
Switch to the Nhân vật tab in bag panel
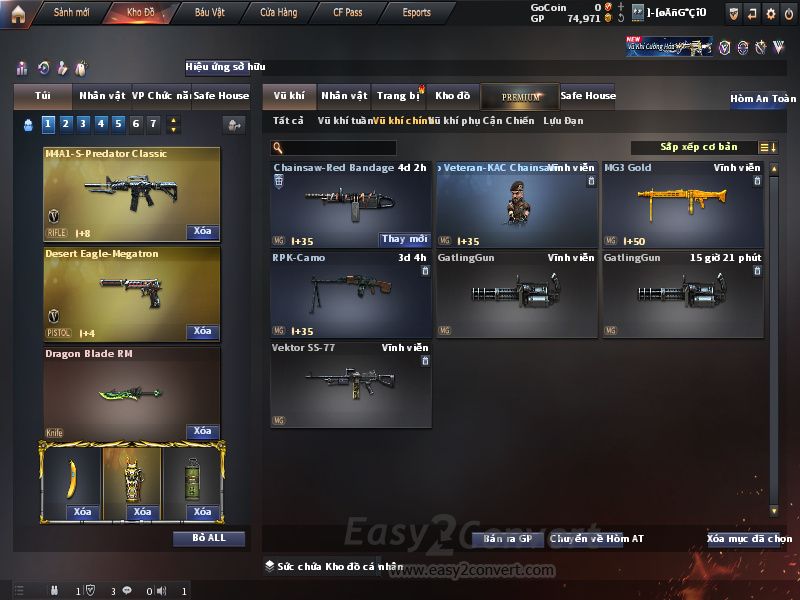(x=101, y=96)
